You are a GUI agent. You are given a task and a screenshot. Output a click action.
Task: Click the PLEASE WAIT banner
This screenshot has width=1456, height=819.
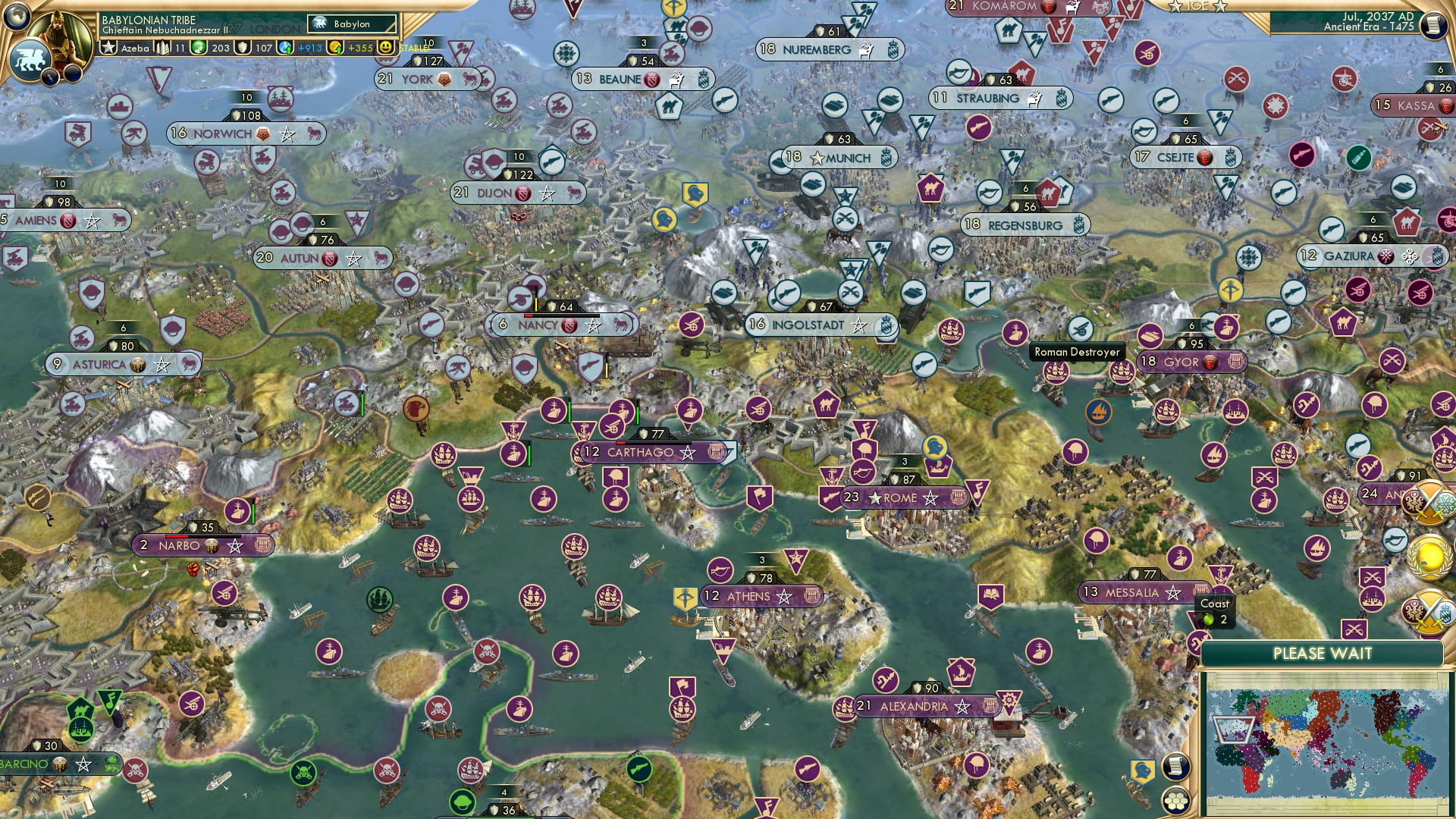(x=1325, y=653)
